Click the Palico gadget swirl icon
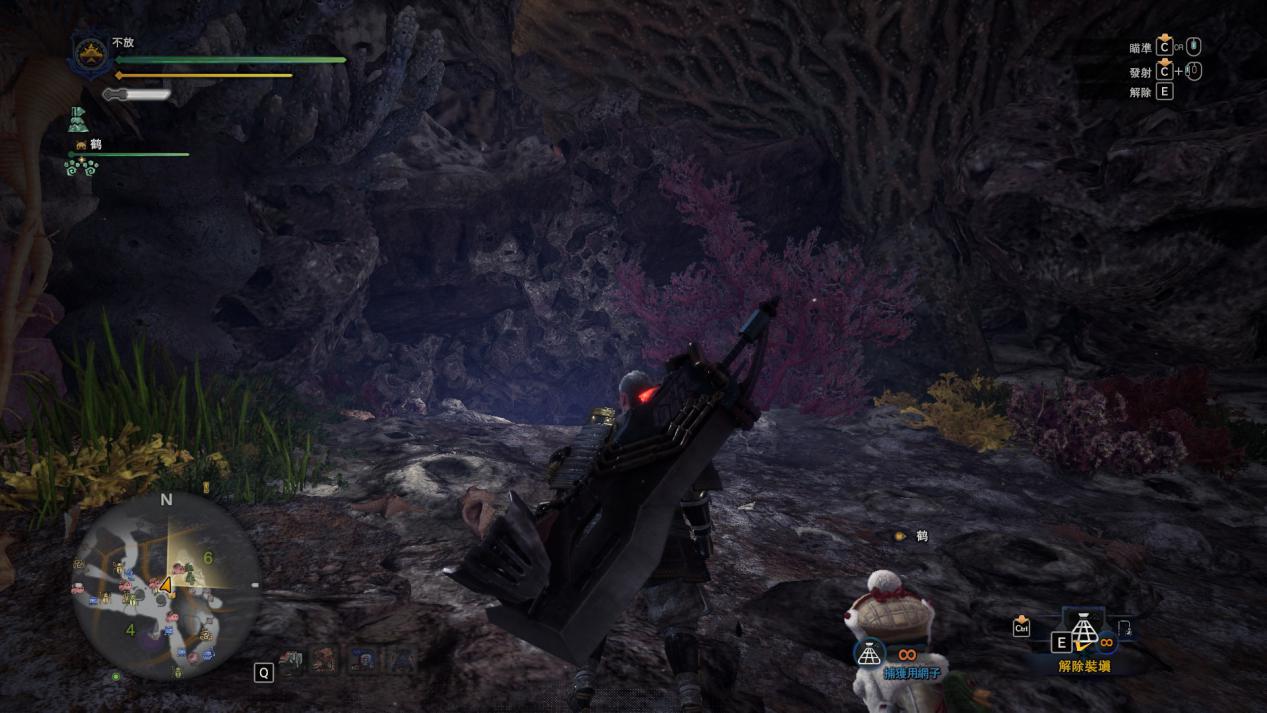This screenshot has width=1267, height=713. [80, 167]
